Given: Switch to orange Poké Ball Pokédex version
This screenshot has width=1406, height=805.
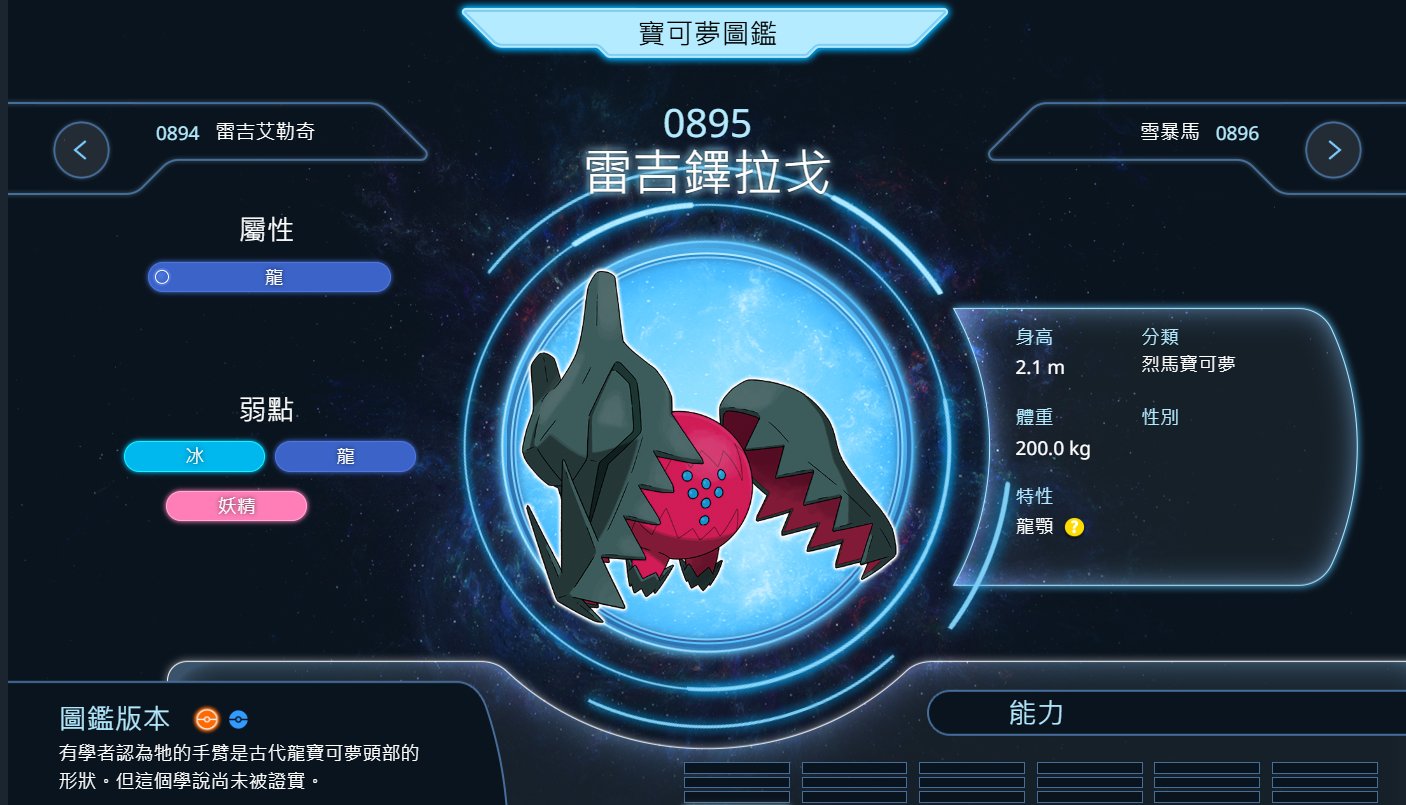Looking at the screenshot, I should [x=206, y=718].
